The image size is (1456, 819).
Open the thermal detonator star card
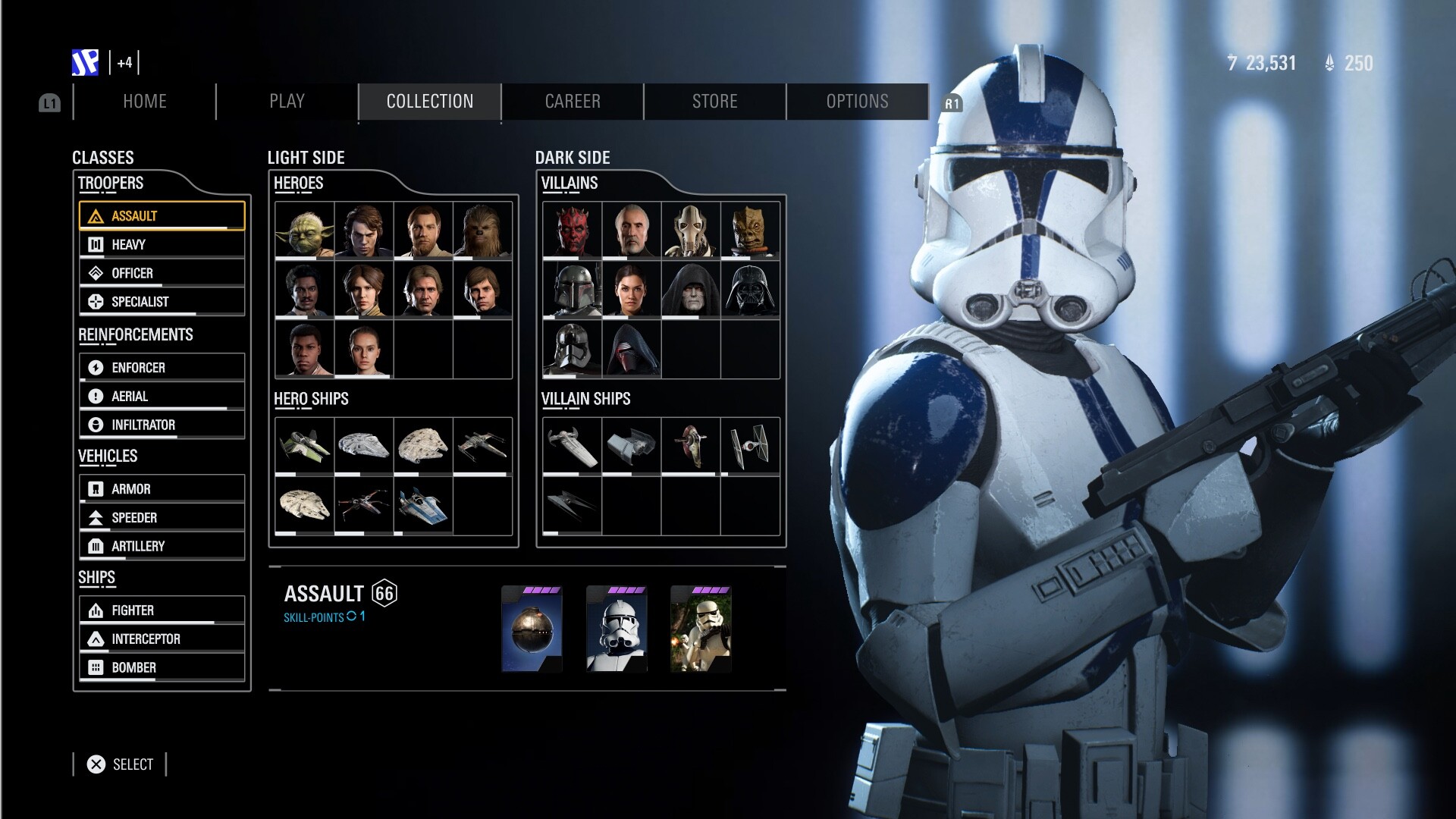[532, 629]
